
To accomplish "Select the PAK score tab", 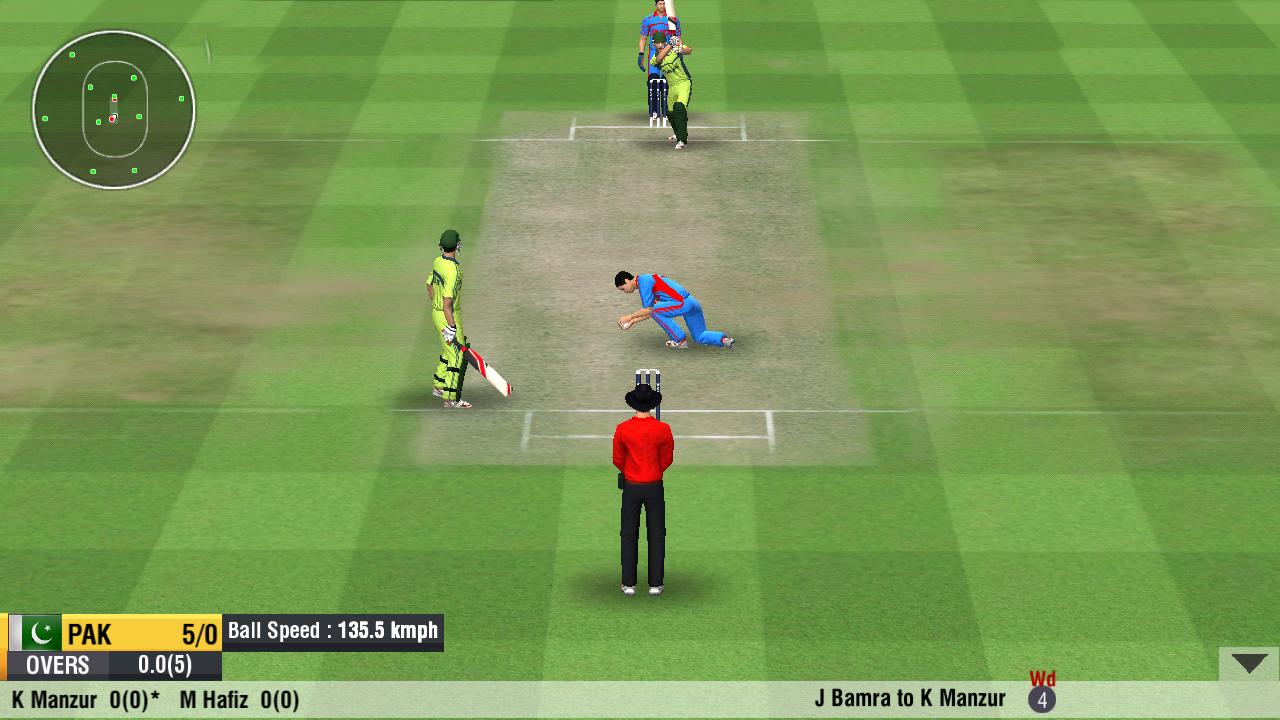I will click(x=90, y=633).
